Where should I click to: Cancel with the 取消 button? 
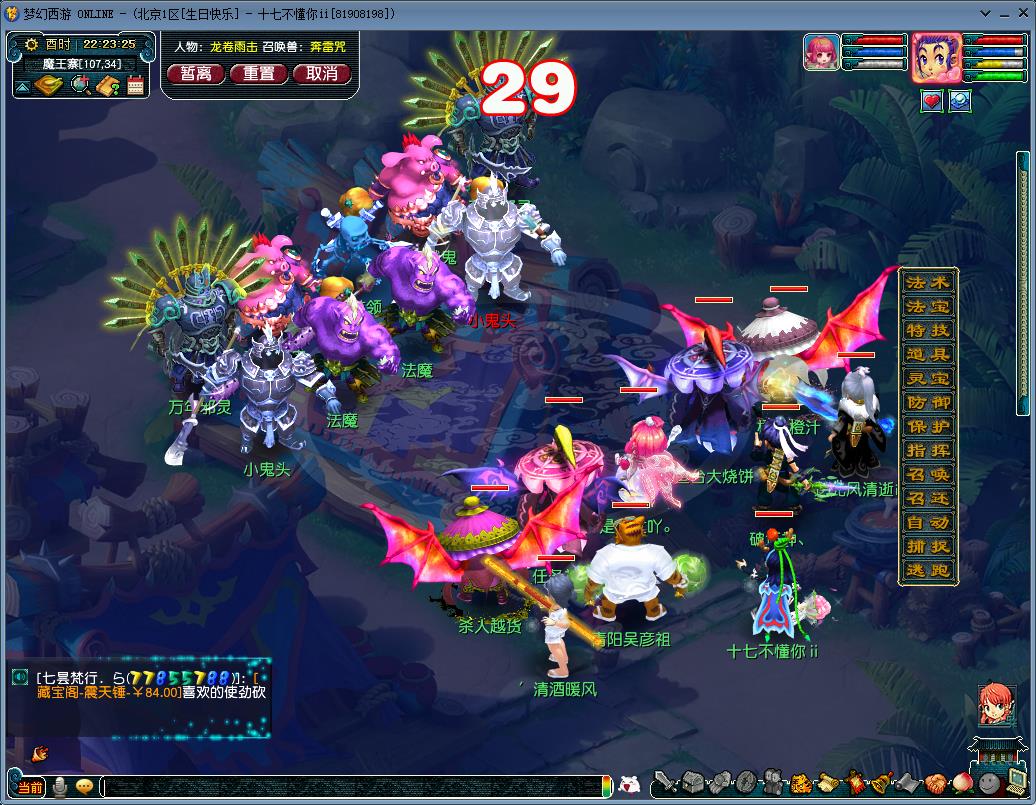pos(322,74)
